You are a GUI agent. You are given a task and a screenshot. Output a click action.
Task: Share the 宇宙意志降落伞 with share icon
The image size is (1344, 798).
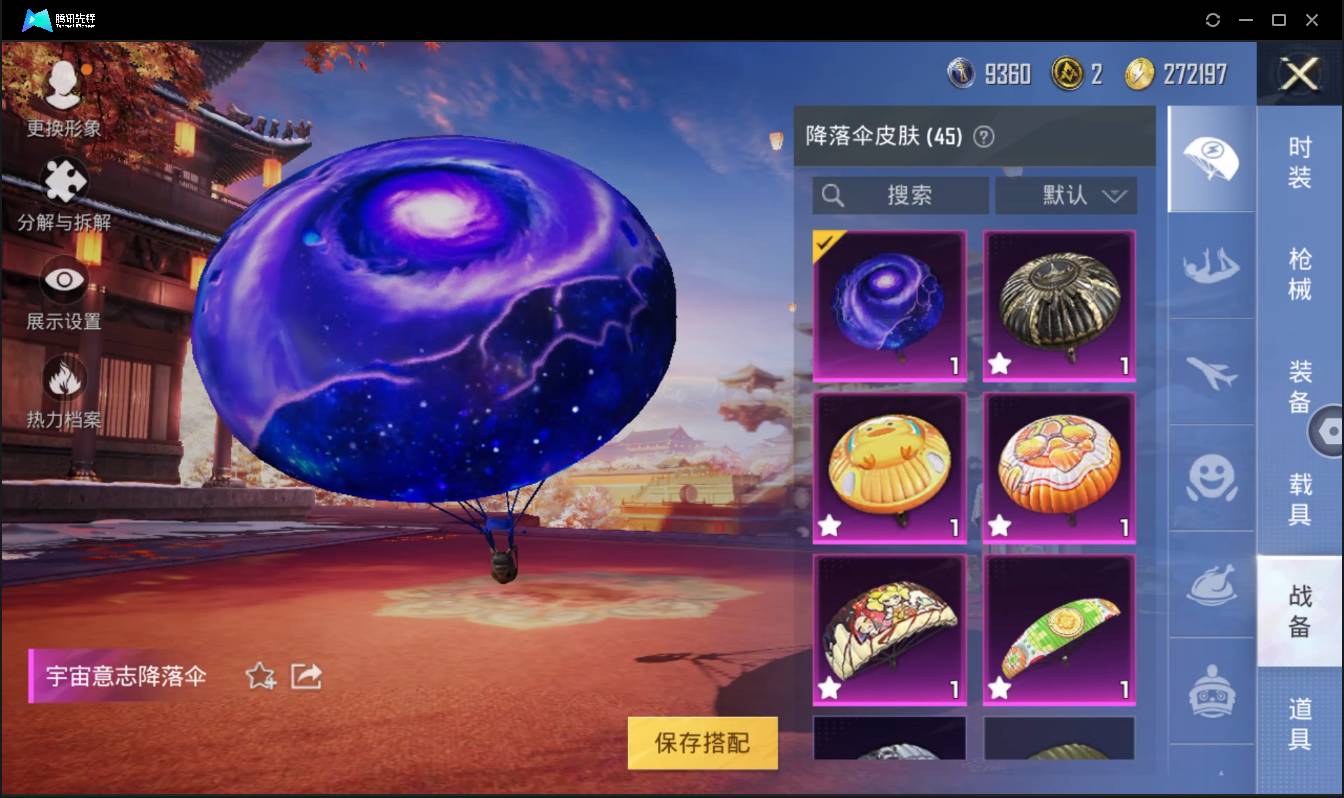[306, 676]
